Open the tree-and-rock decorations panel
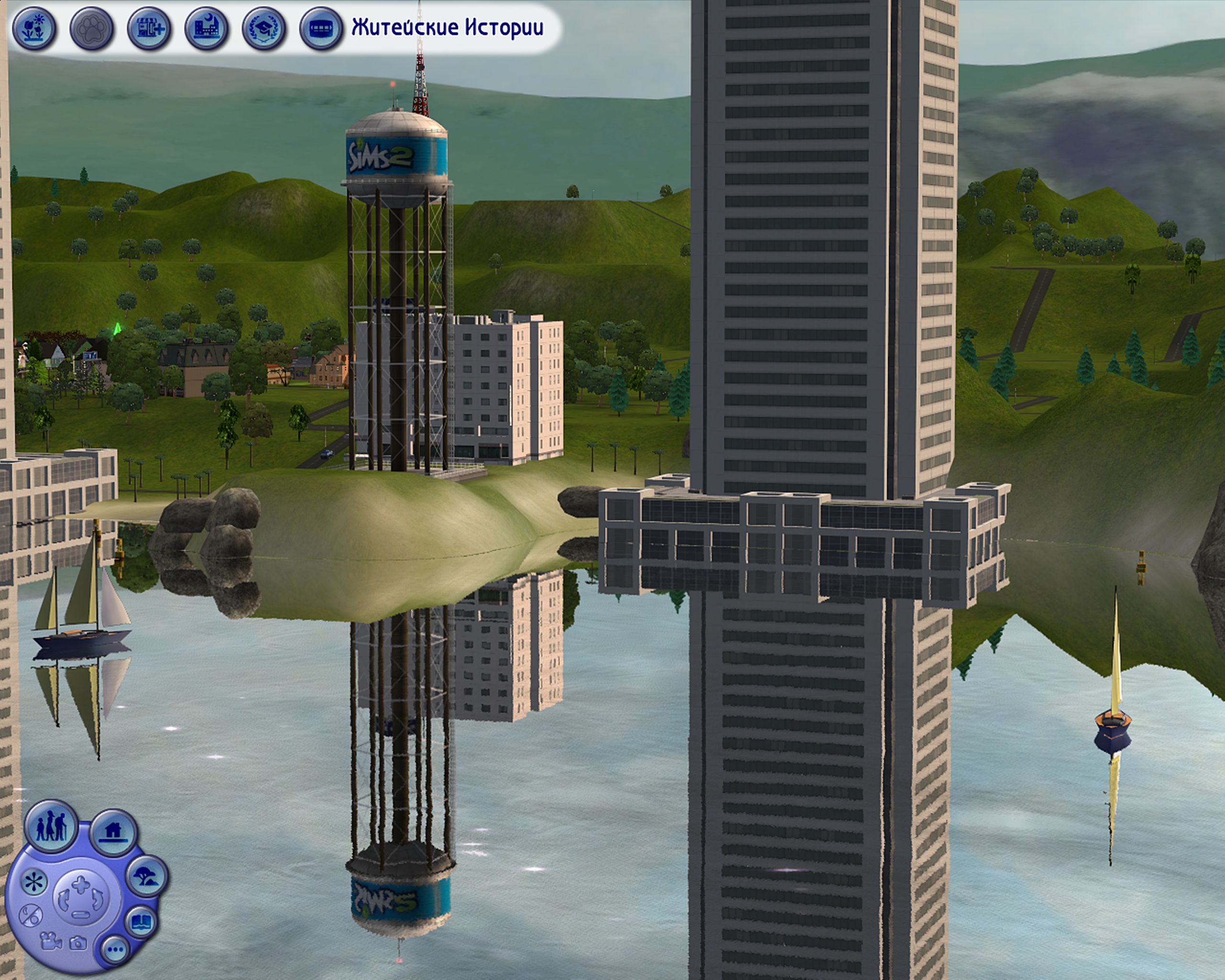 coord(146,876)
